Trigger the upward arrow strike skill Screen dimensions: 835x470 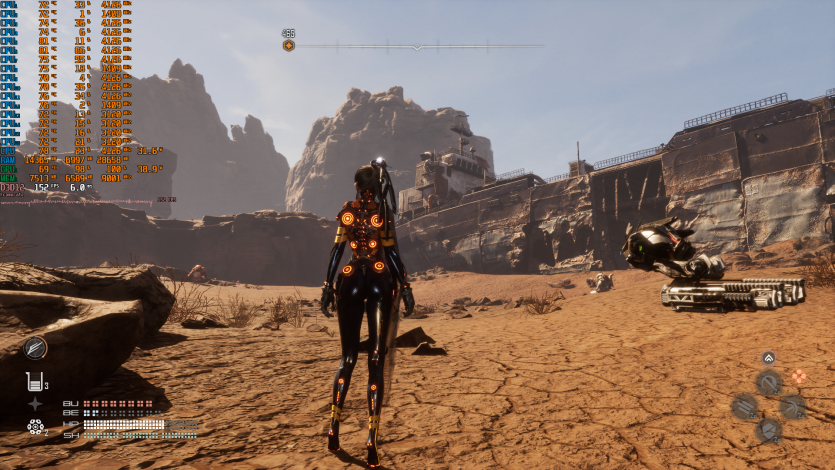tap(792, 406)
